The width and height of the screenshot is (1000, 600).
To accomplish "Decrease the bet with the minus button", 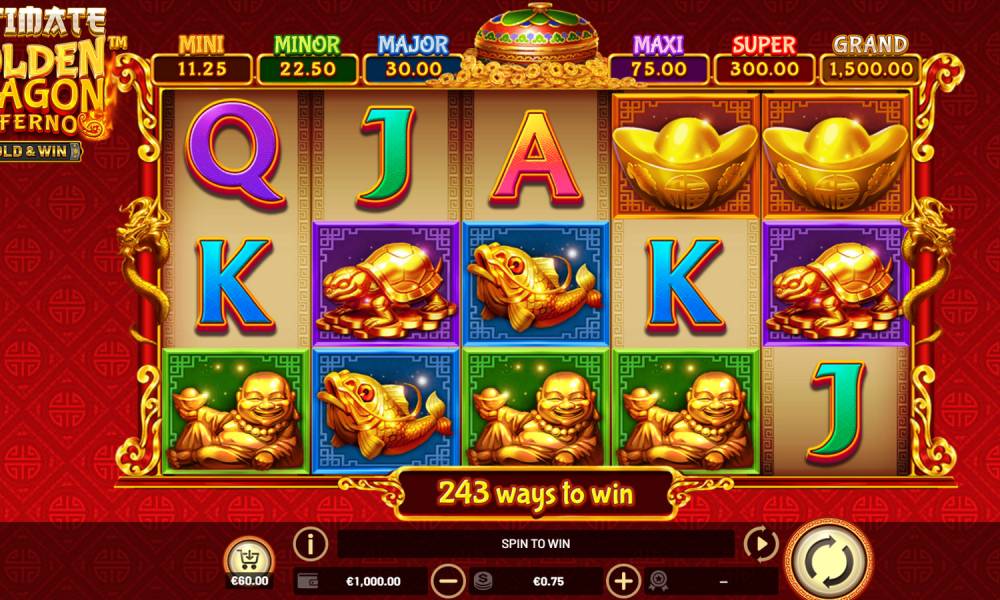I will [x=448, y=580].
